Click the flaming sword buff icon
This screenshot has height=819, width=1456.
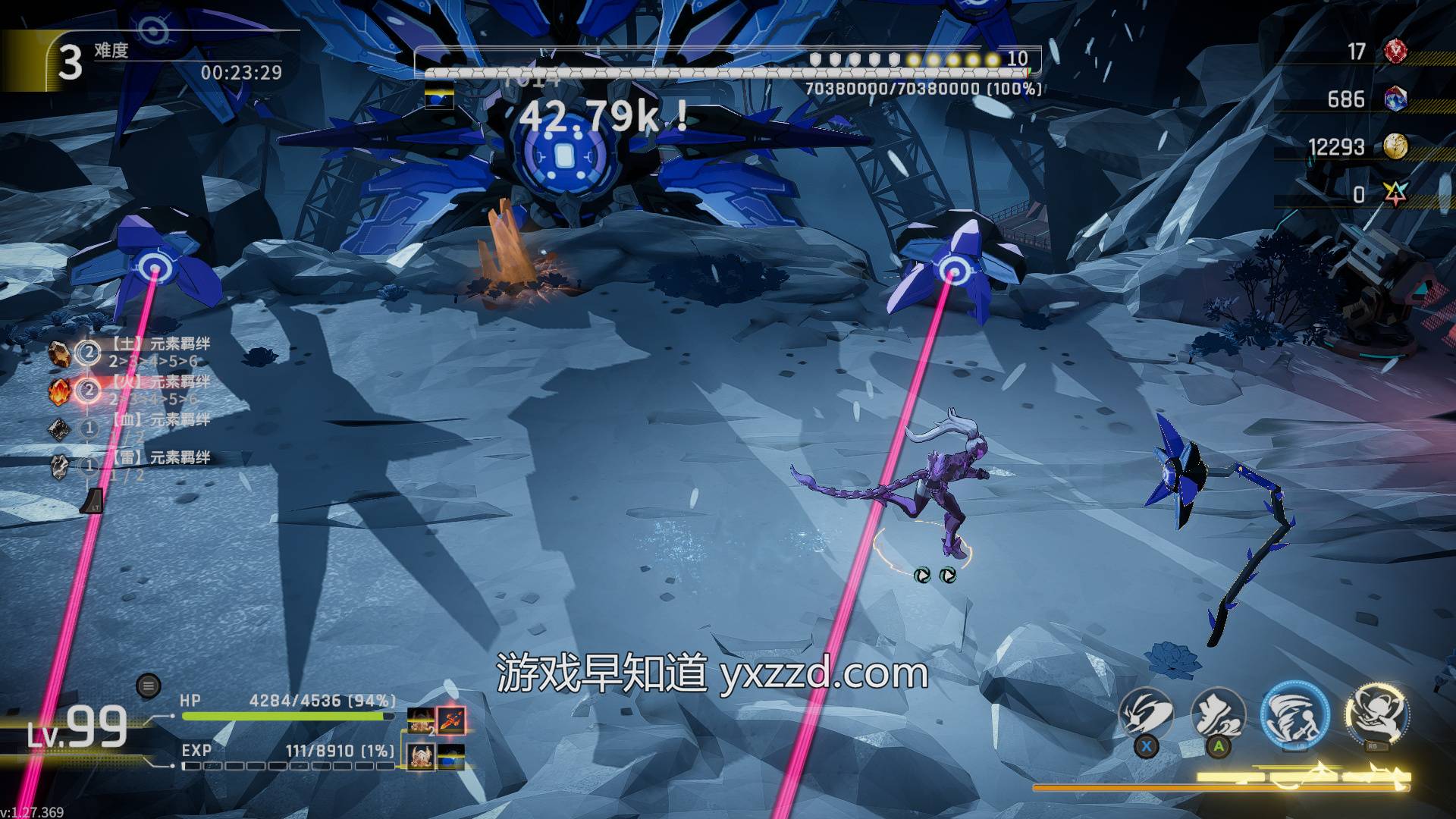pos(450,720)
